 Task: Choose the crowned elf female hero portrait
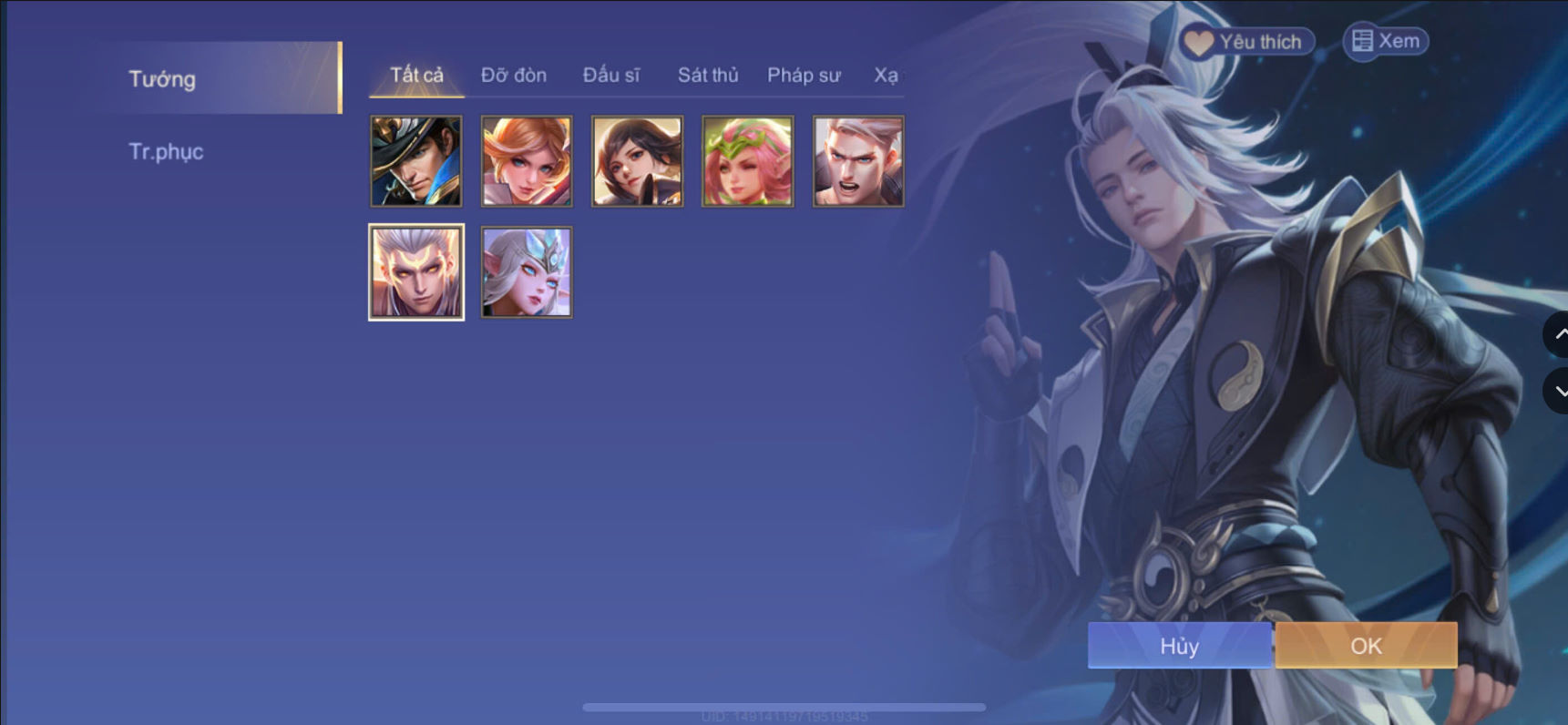pyautogui.click(x=526, y=271)
